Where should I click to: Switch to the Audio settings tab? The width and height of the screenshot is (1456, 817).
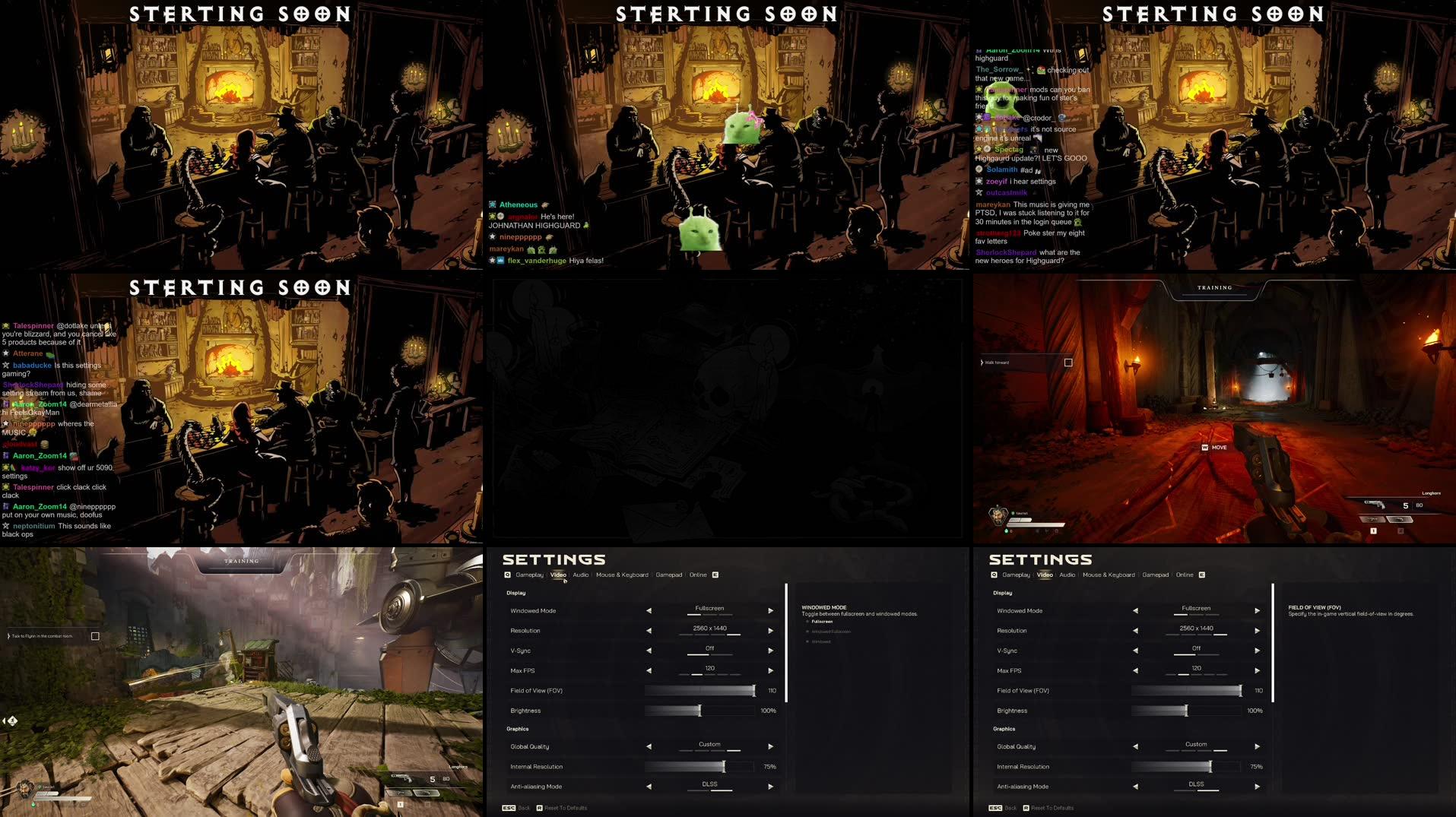pos(580,575)
